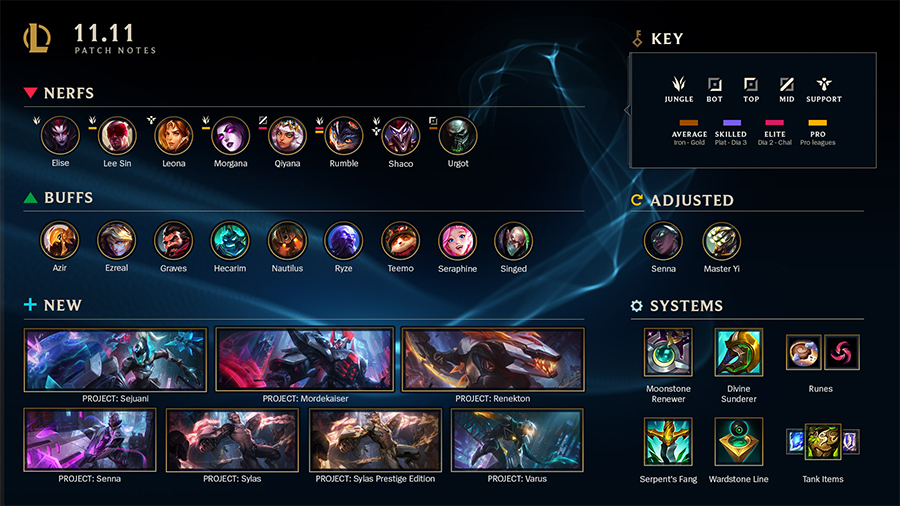Click the Hecarim champion icon
900x506 pixels.
[230, 241]
